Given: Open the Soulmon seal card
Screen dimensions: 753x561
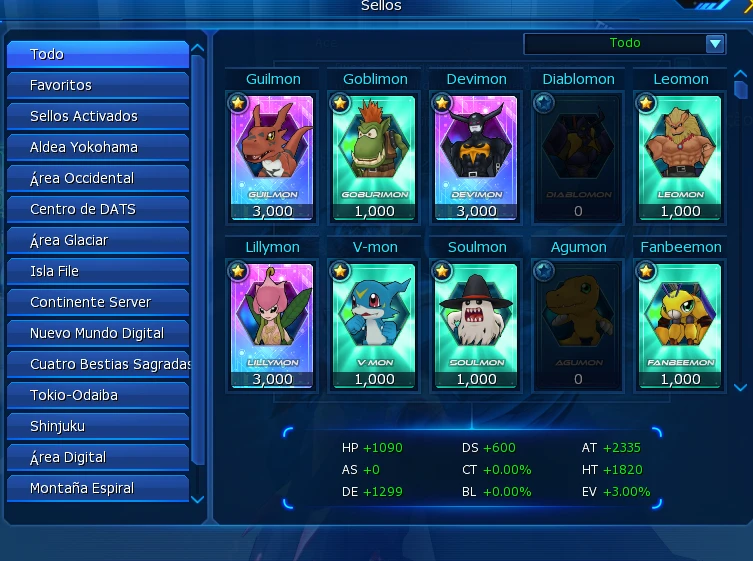Looking at the screenshot, I should click(x=476, y=324).
